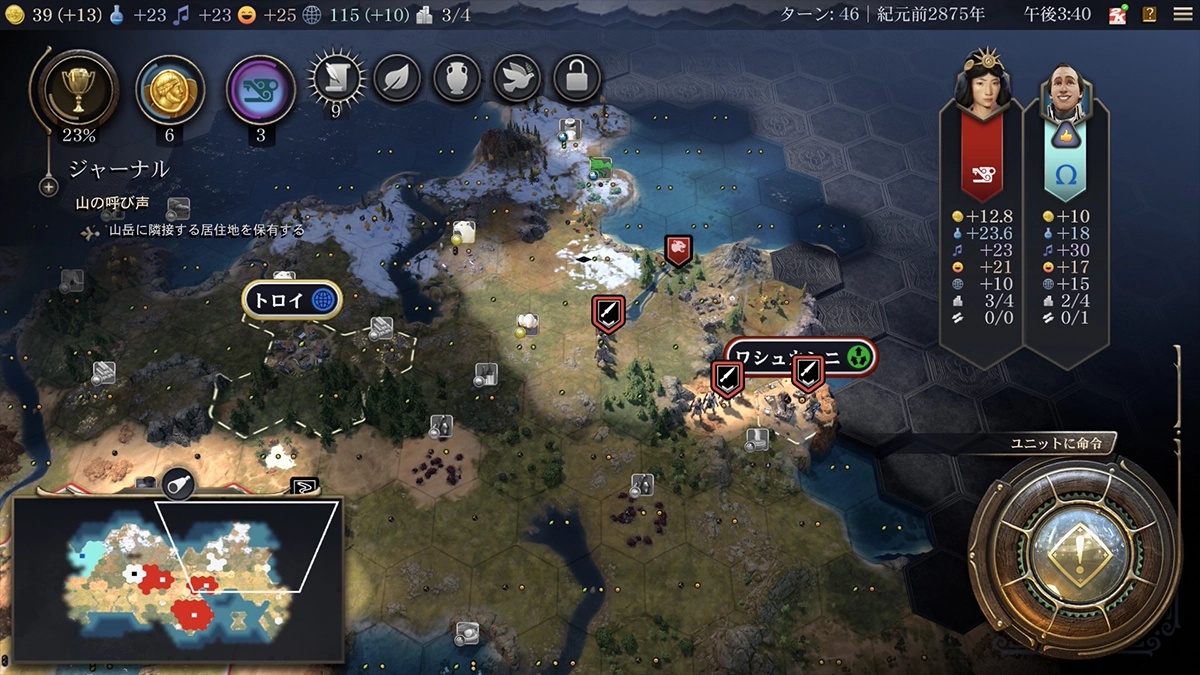Click the minimap overview
This screenshot has height=675, width=1200.
click(x=178, y=578)
